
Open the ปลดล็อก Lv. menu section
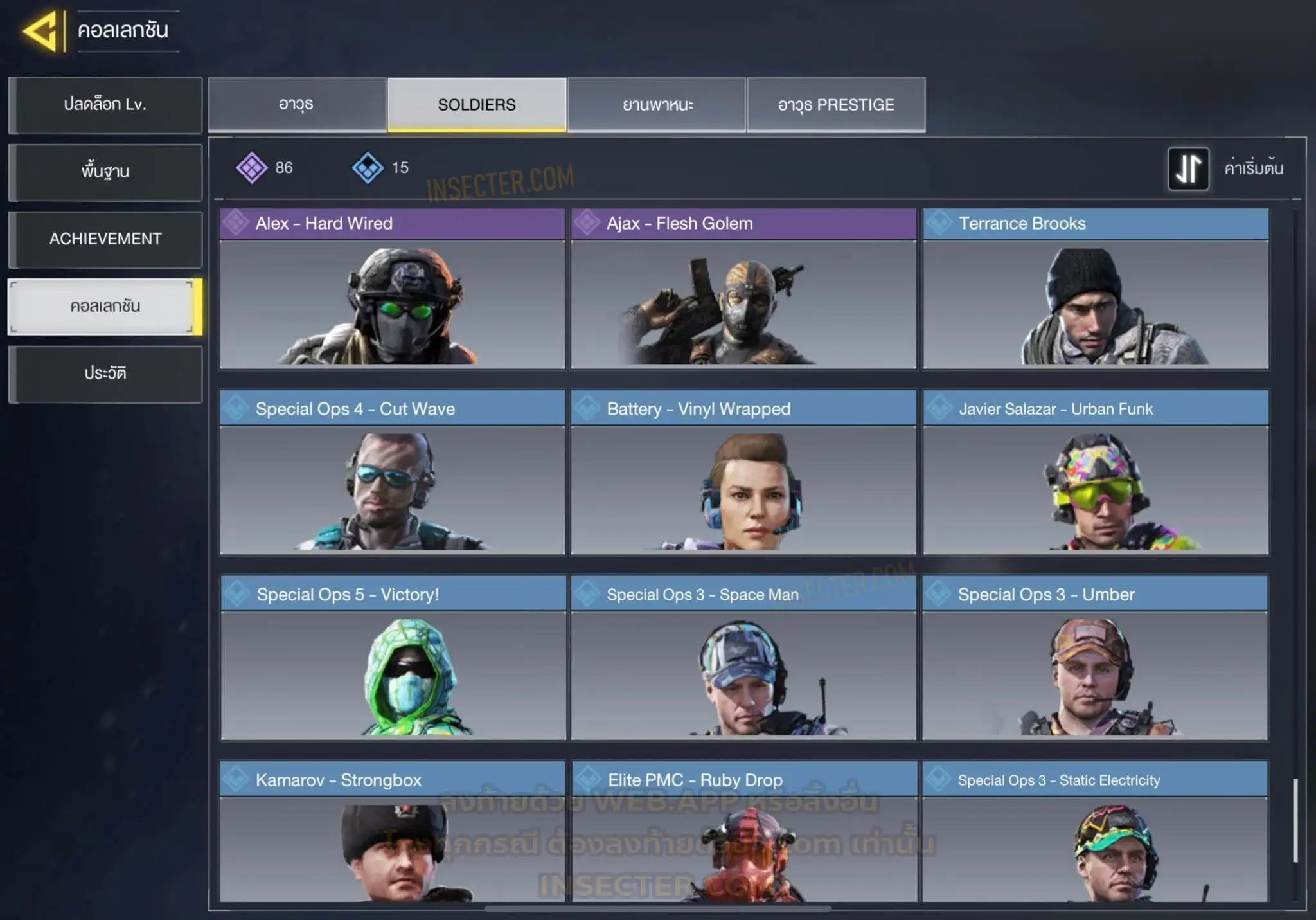[x=105, y=105]
